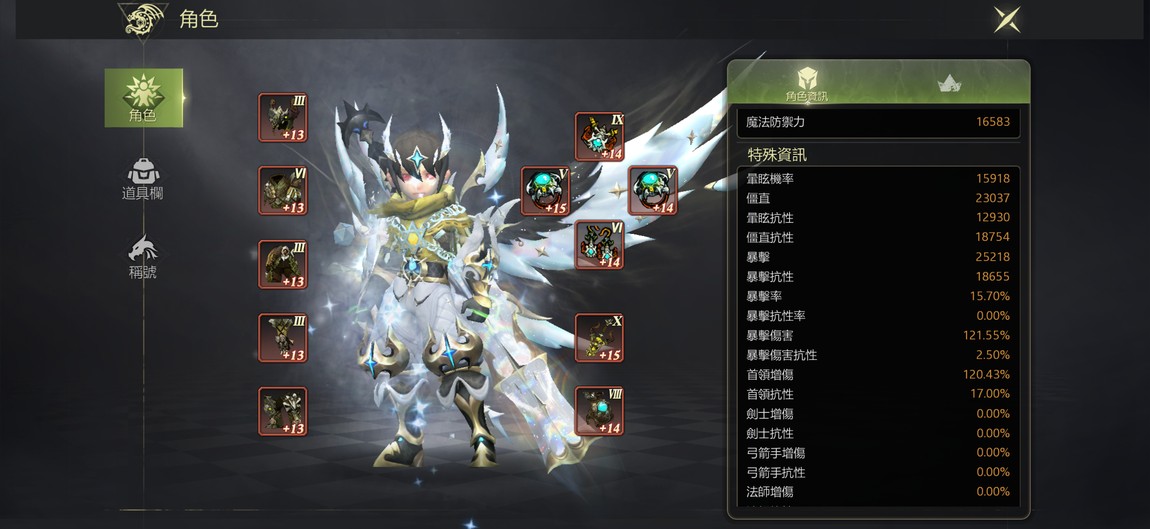Viewport: 1150px width, 529px height.
Task: Close the character screen with the X
Action: [x=1006, y=19]
